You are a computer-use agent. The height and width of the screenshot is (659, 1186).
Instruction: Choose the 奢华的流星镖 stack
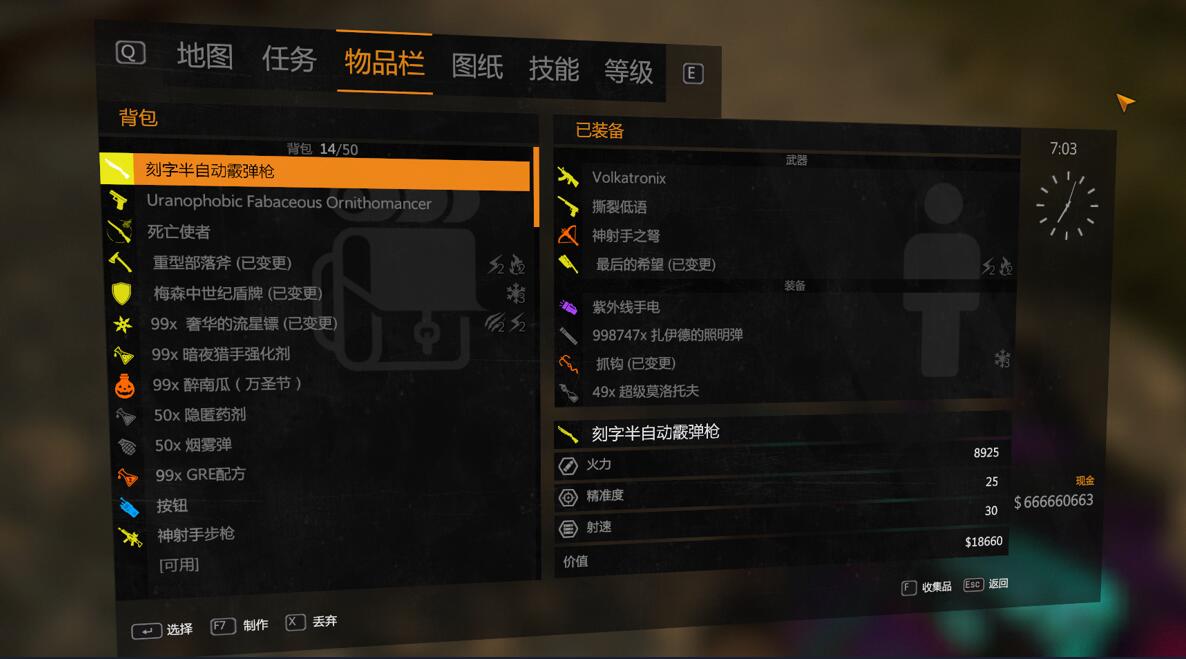coord(243,324)
